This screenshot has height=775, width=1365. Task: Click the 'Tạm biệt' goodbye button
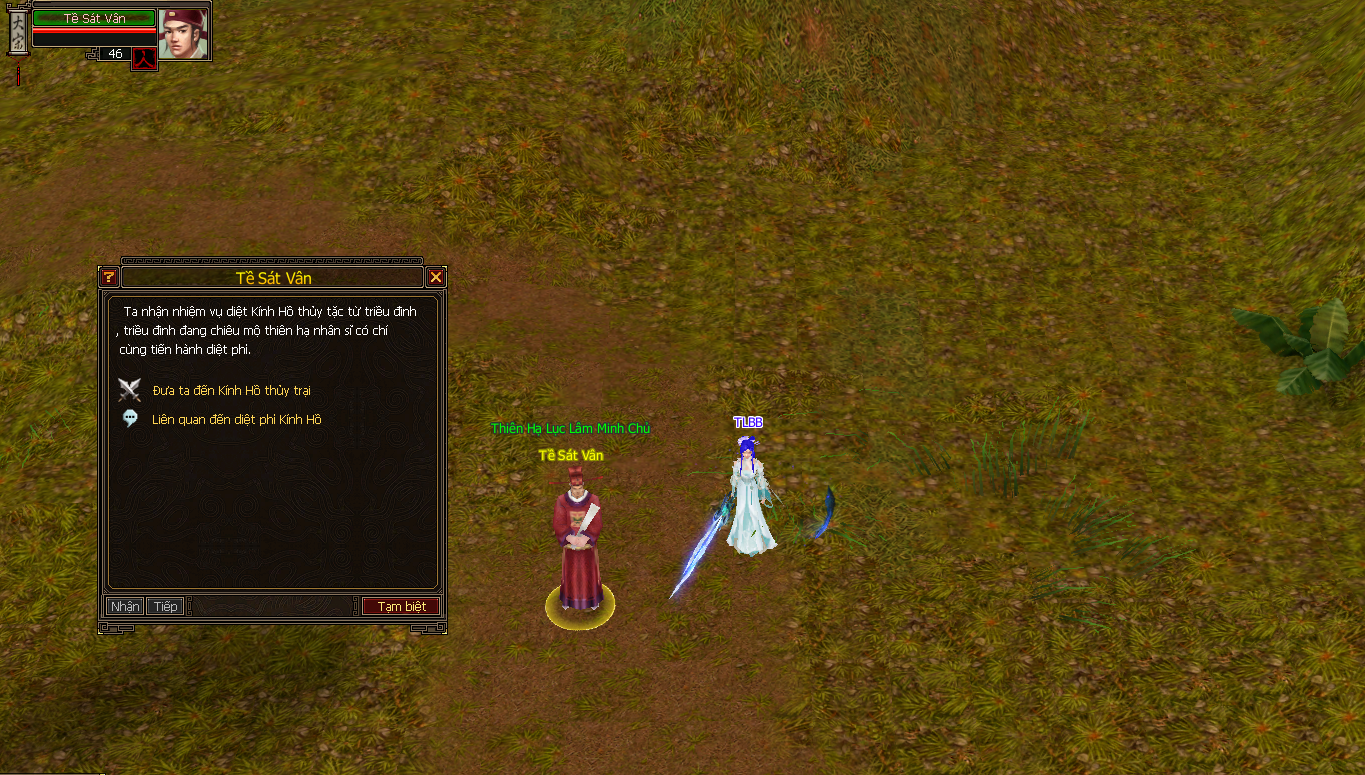tap(401, 607)
